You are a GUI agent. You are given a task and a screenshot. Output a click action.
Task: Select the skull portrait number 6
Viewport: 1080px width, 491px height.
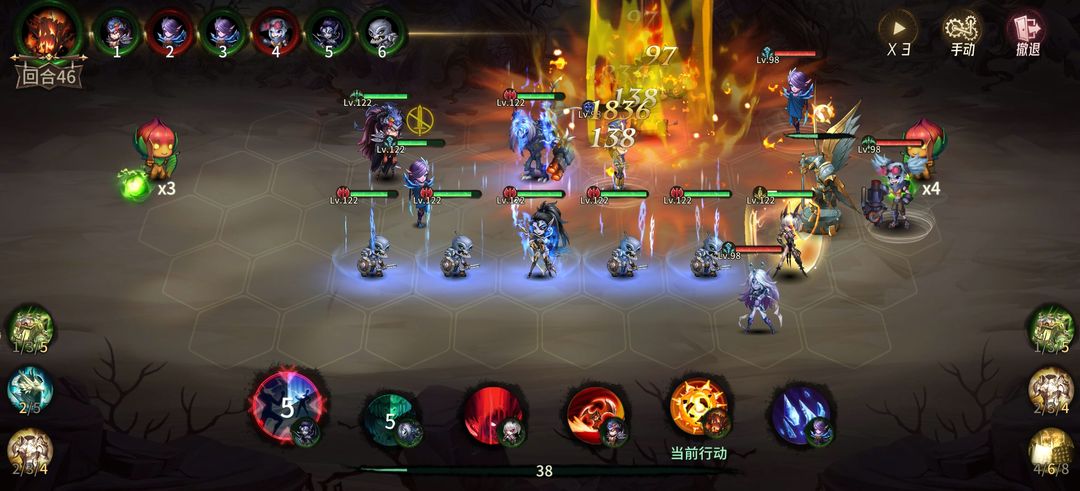[x=381, y=32]
